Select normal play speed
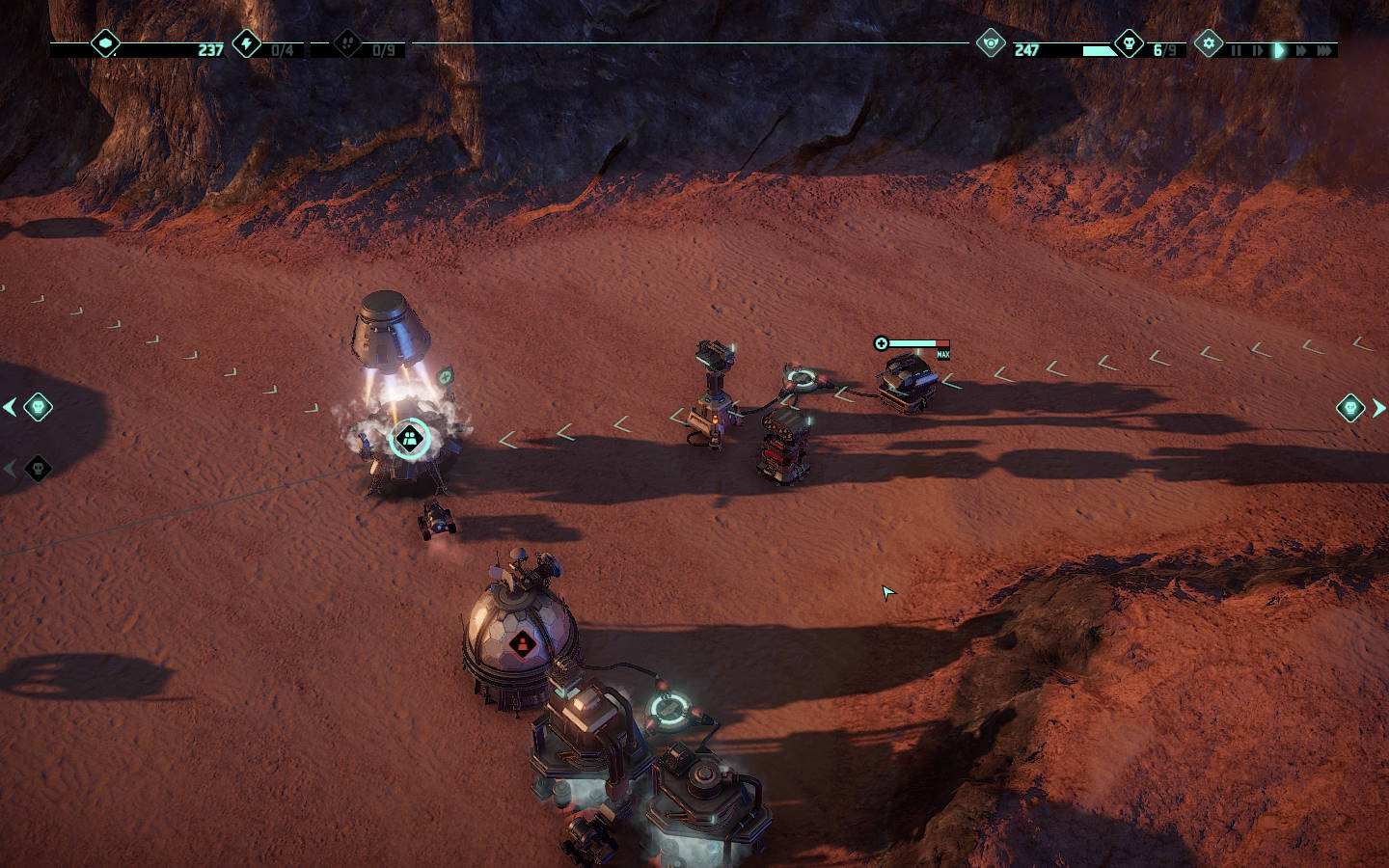 coord(1279,50)
